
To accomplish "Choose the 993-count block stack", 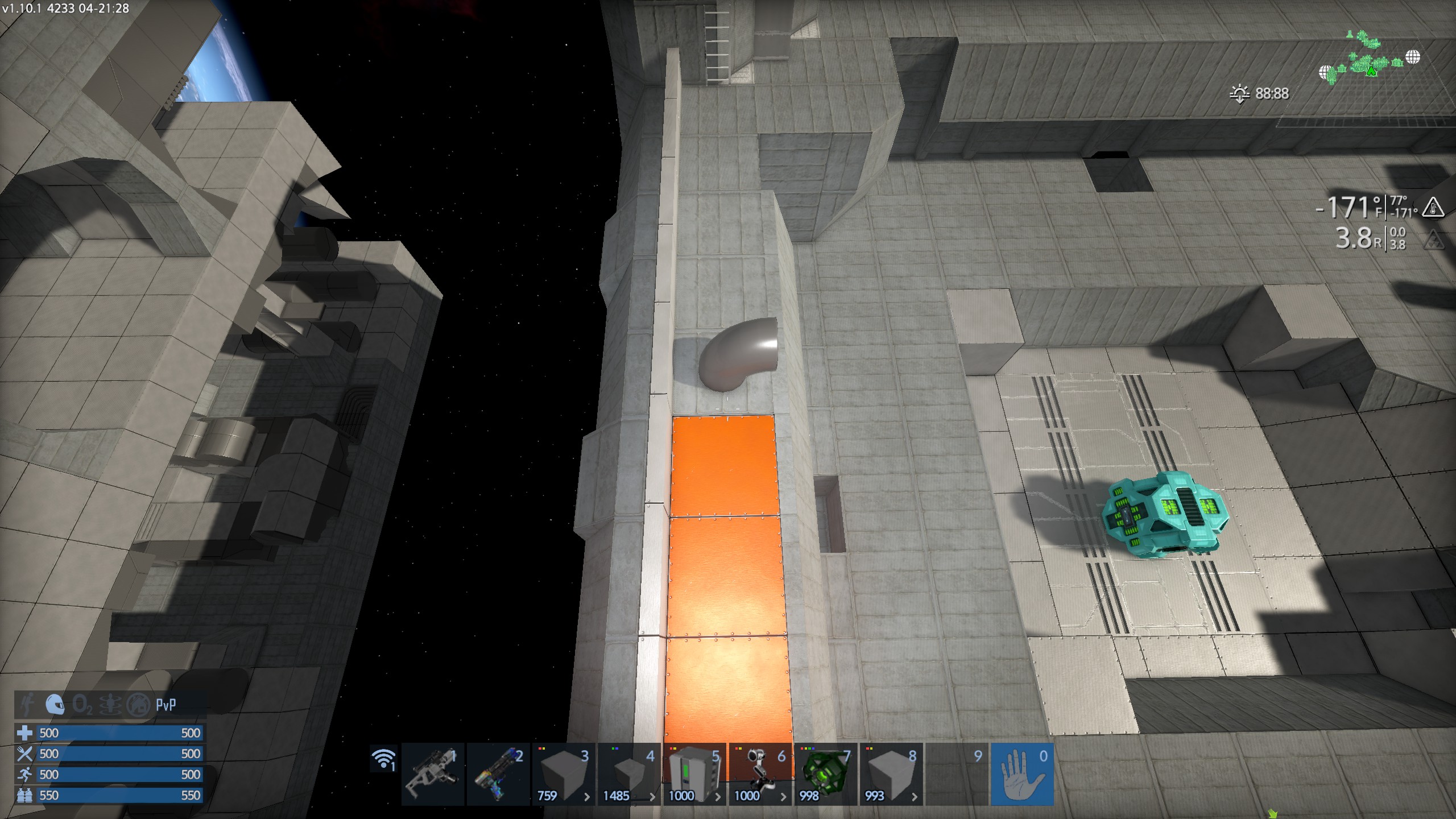I will (x=891, y=774).
